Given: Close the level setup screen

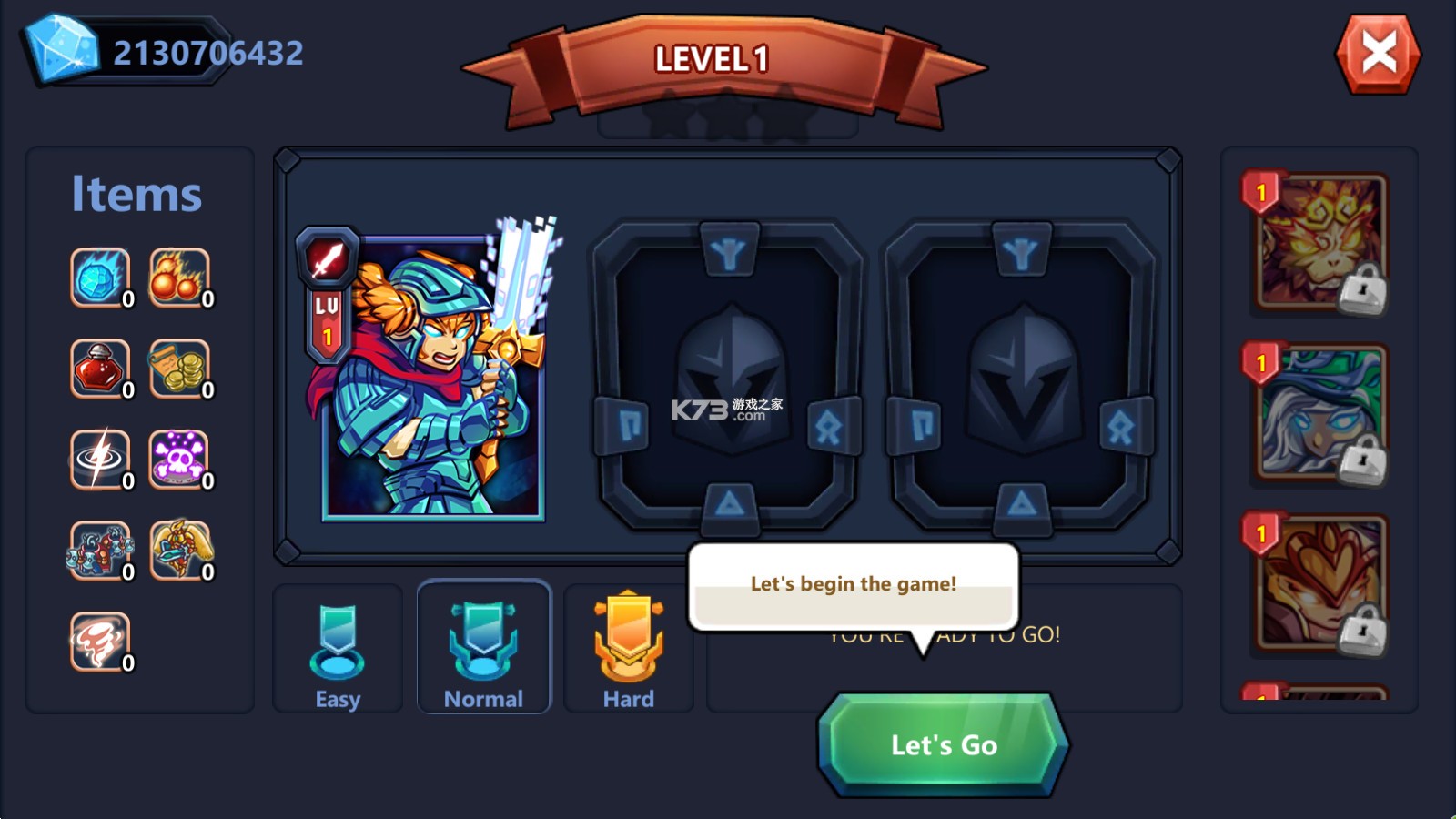Looking at the screenshot, I should click(x=1378, y=55).
